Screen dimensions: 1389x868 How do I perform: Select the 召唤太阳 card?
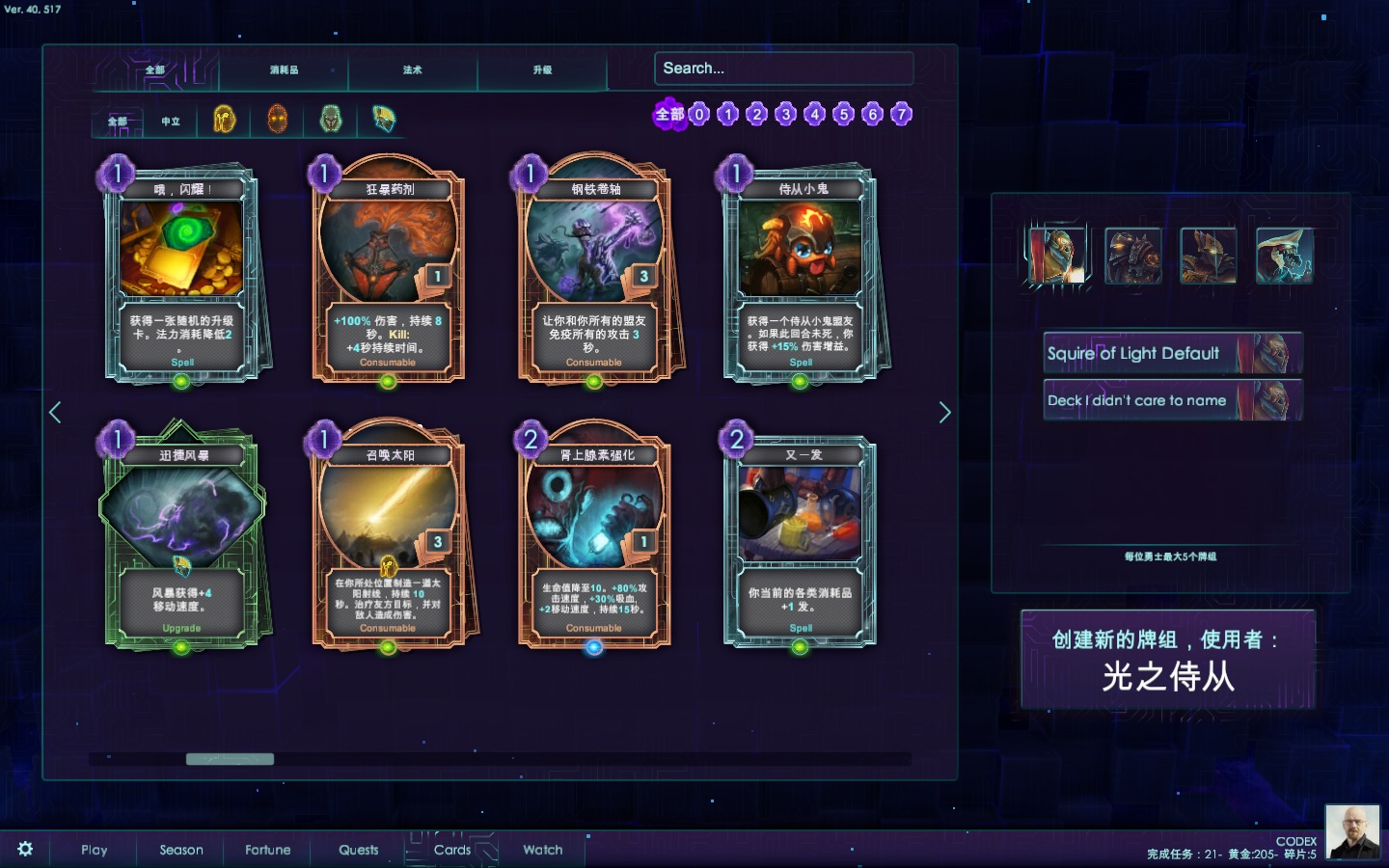(x=388, y=542)
